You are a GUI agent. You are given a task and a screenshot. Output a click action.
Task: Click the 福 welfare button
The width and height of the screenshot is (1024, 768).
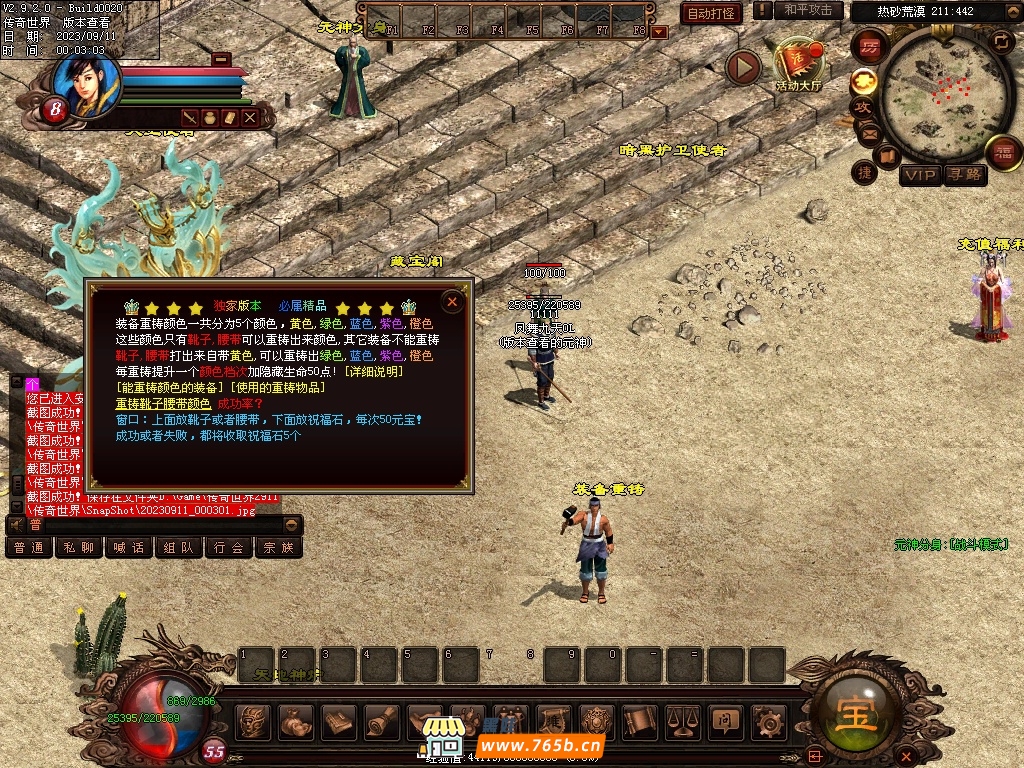click(x=1003, y=152)
